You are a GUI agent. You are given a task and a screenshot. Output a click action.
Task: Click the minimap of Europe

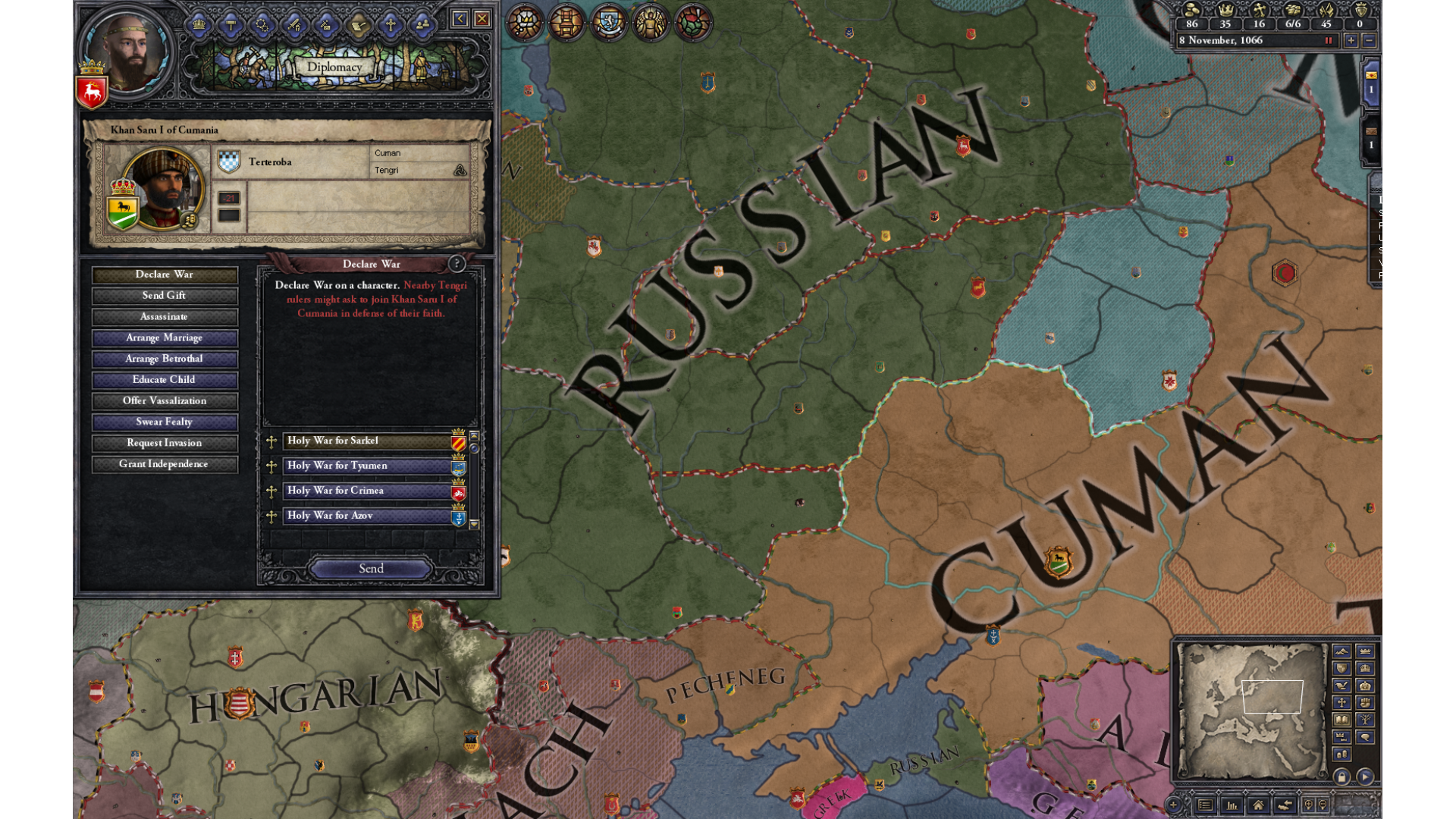(1250, 710)
